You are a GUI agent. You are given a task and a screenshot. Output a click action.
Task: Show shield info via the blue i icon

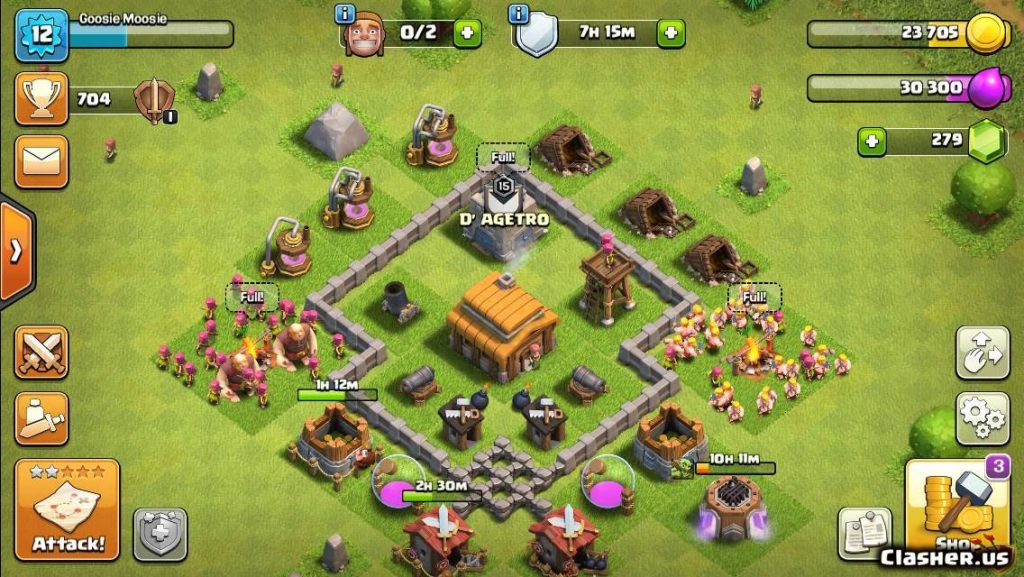pyautogui.click(x=518, y=13)
